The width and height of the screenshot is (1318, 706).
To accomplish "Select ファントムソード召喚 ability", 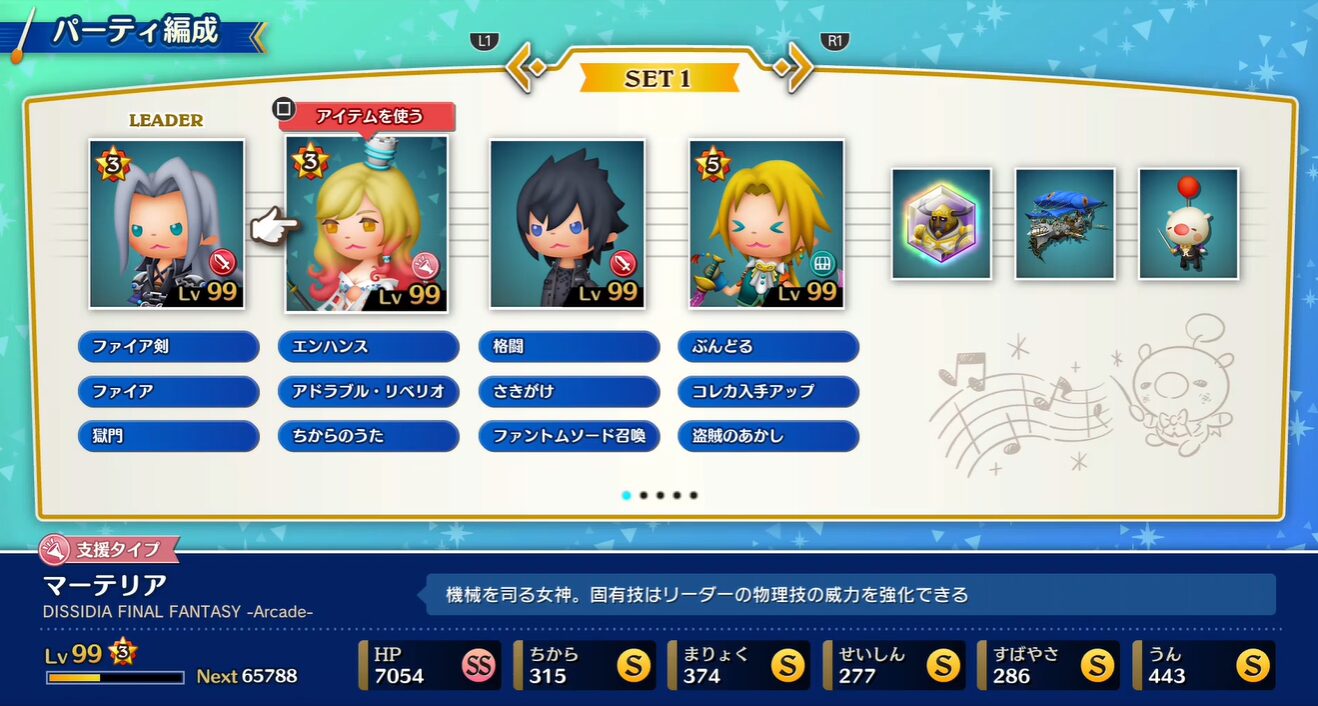I will pos(568,436).
